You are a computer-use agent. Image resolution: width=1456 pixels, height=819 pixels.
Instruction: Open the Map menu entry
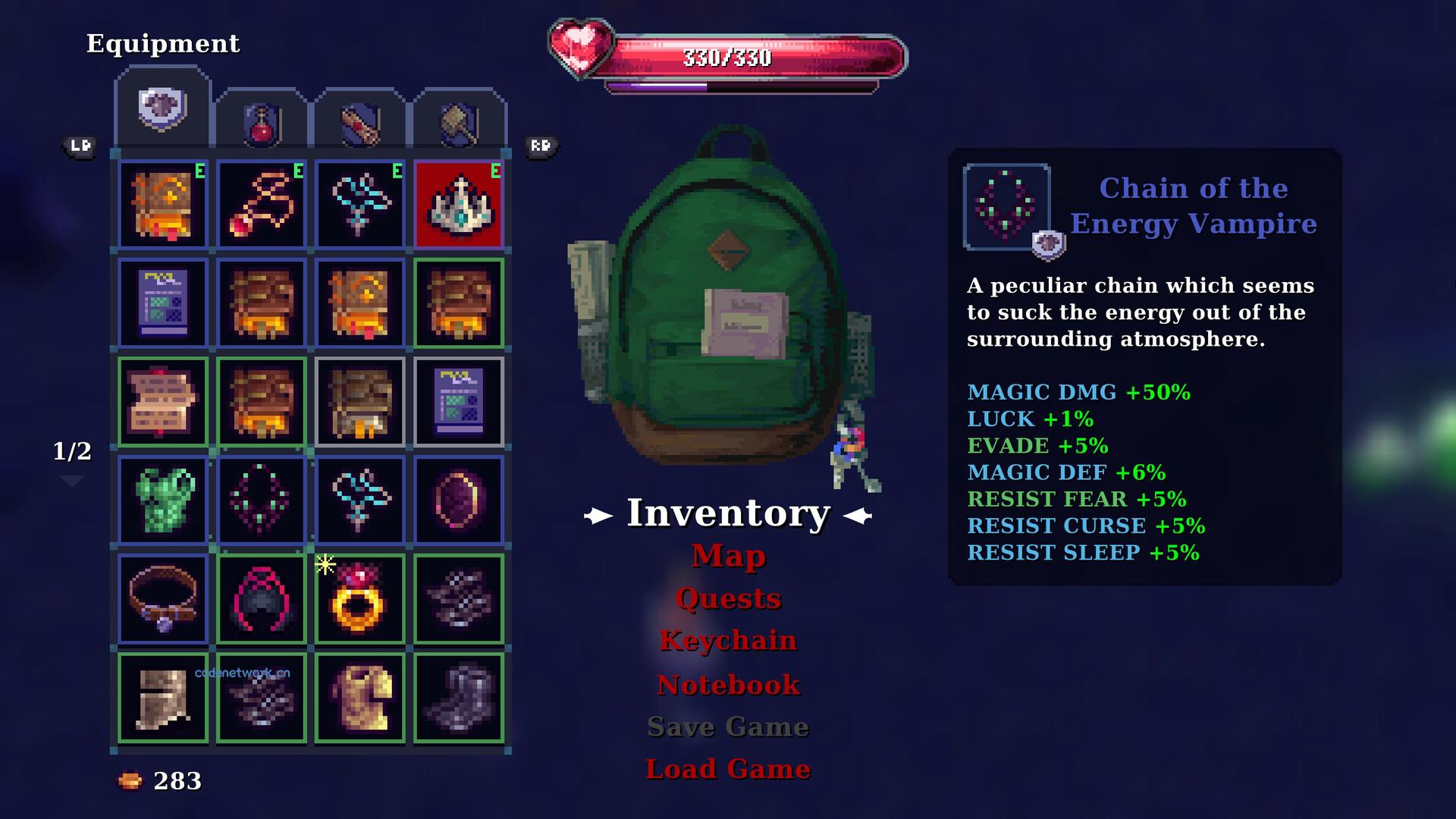click(728, 556)
